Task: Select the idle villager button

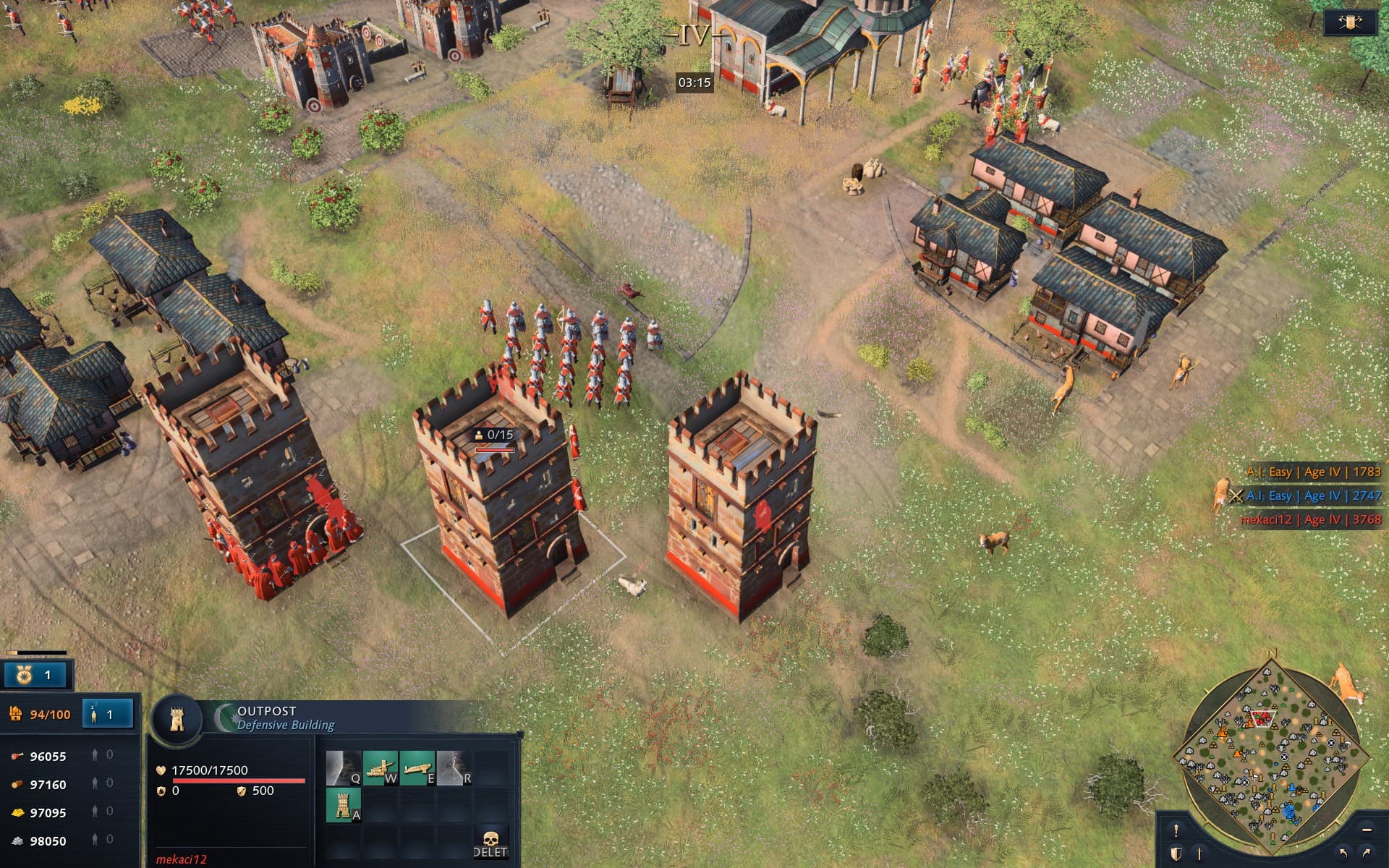Action: 107,715
